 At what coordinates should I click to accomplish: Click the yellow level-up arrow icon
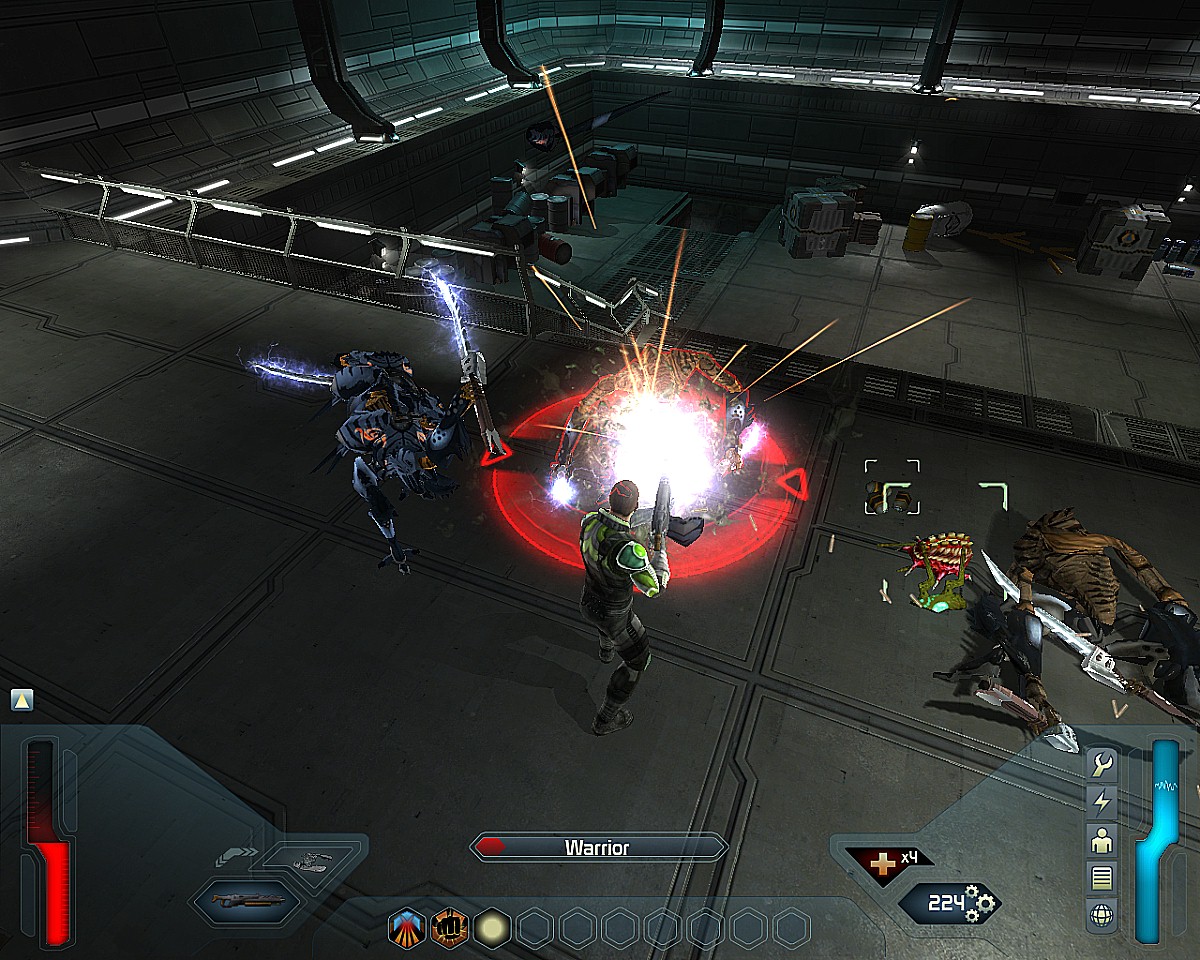(x=22, y=700)
